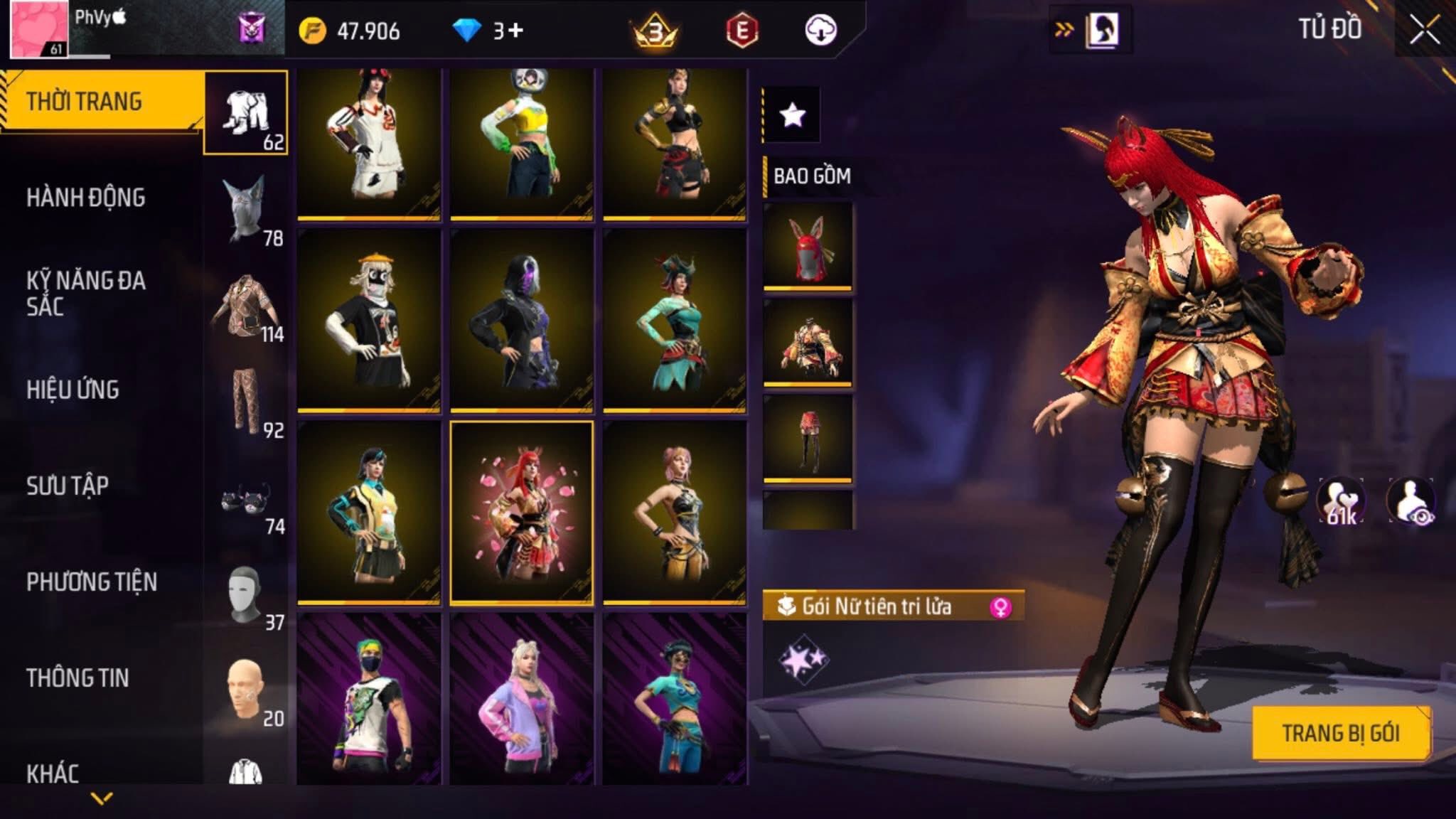Add diamonds using the plus button
Image resolution: width=1456 pixels, height=819 pixels.
coord(516,31)
